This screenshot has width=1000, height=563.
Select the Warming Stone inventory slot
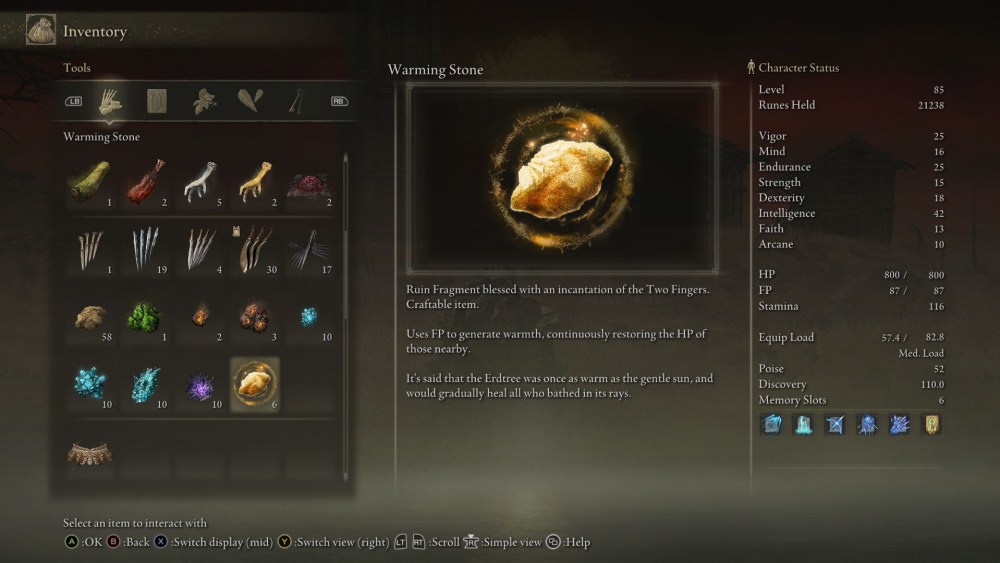254,383
